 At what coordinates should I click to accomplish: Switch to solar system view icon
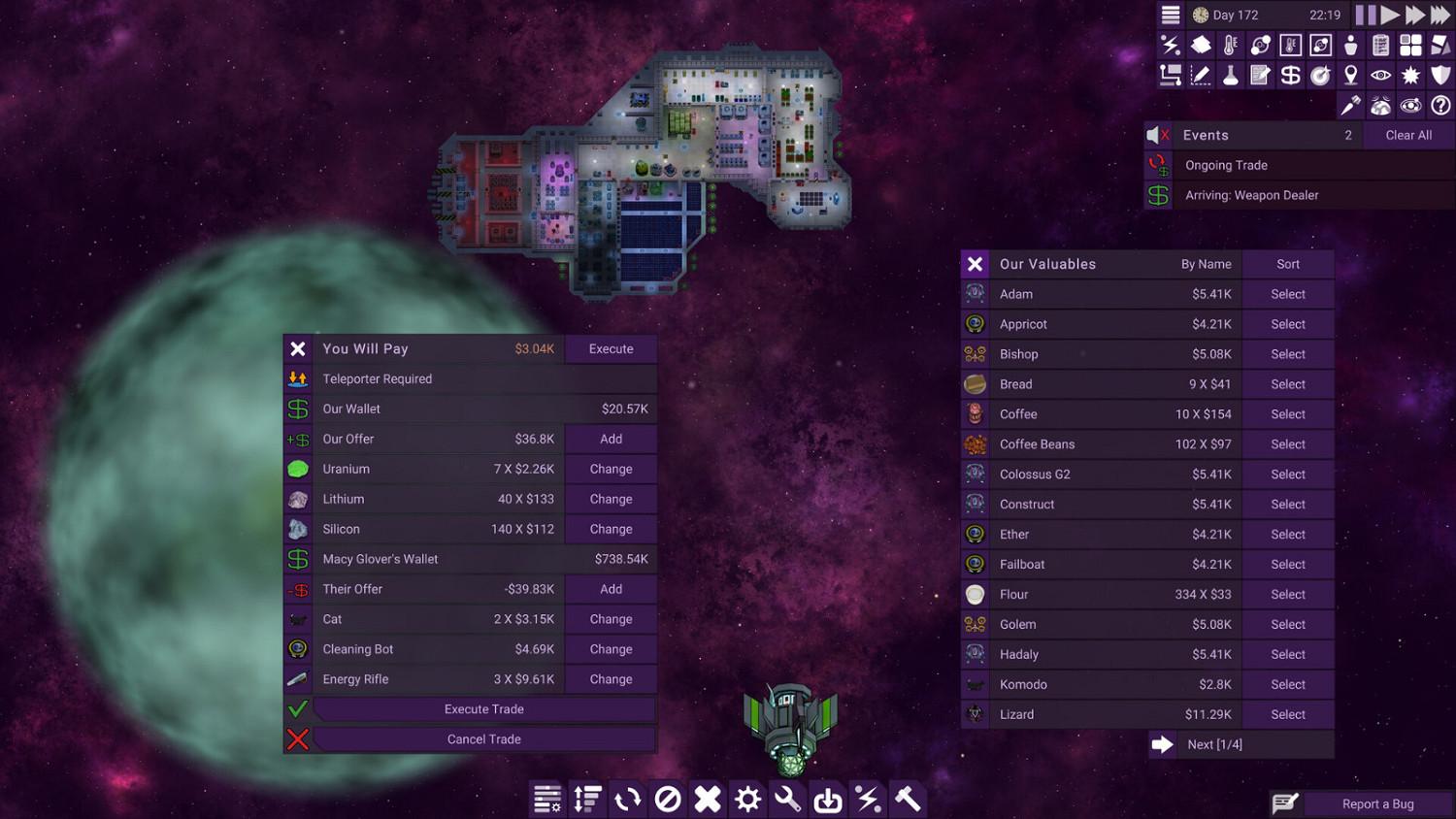tap(1410, 105)
